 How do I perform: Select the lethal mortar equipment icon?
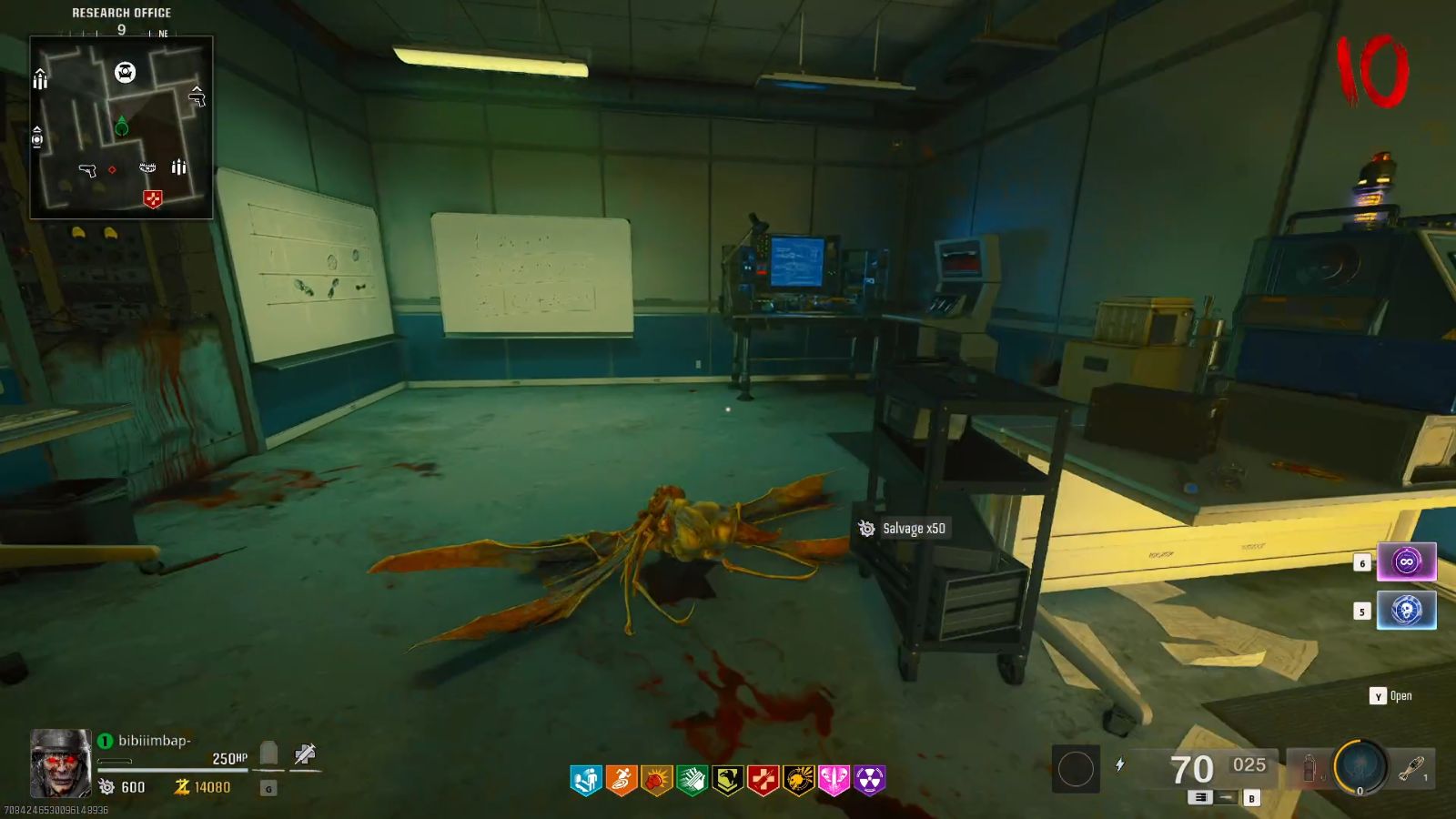click(1410, 767)
